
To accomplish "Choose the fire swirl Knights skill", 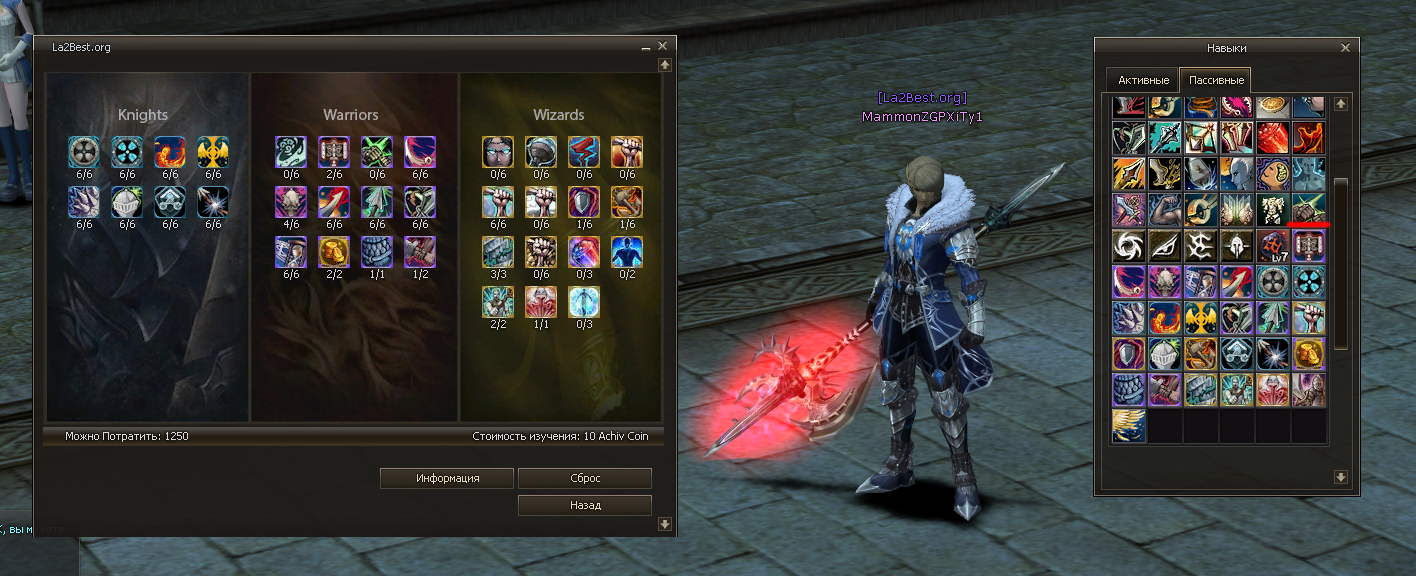I will 169,152.
